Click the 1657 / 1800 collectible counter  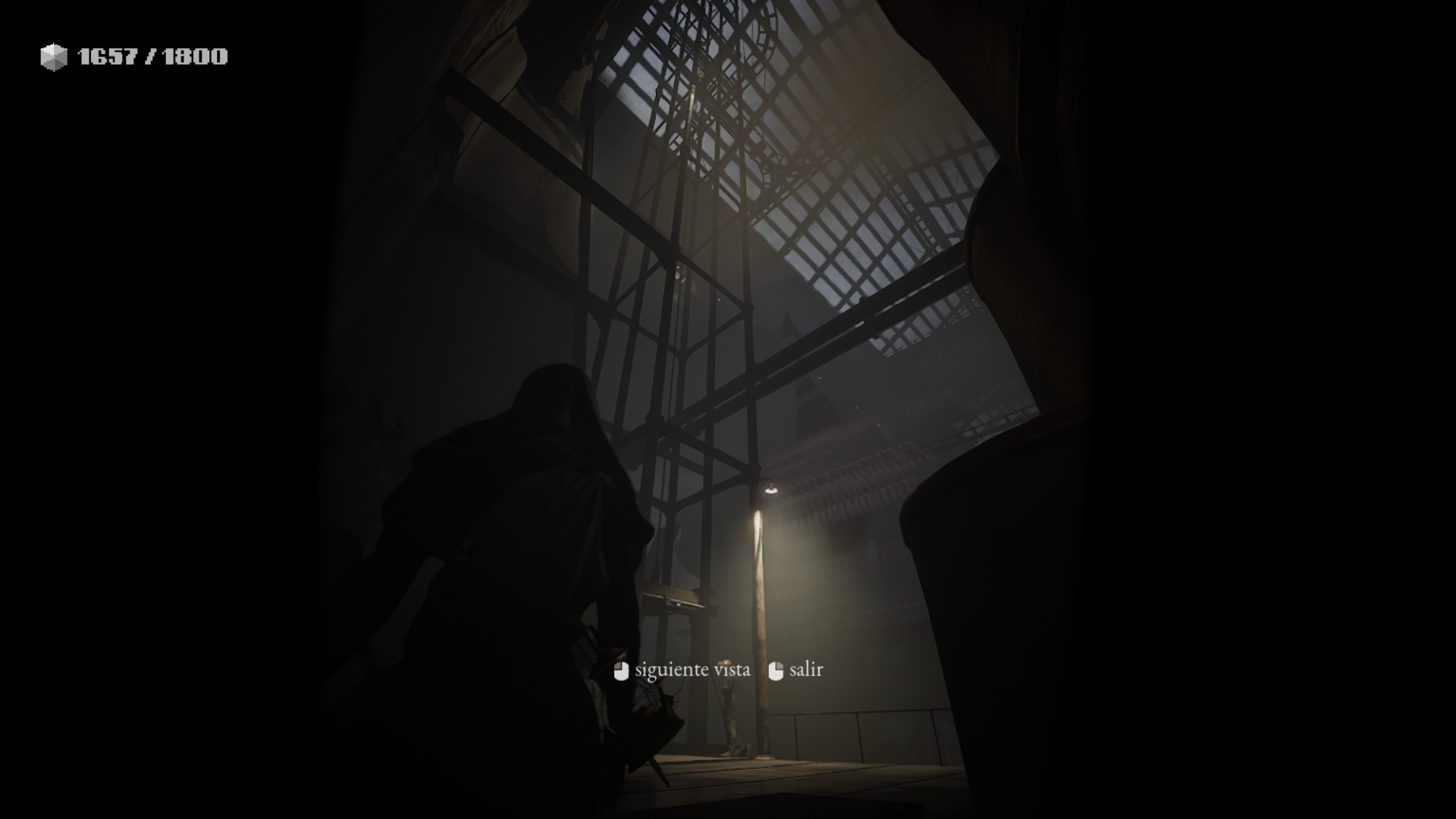(150, 55)
